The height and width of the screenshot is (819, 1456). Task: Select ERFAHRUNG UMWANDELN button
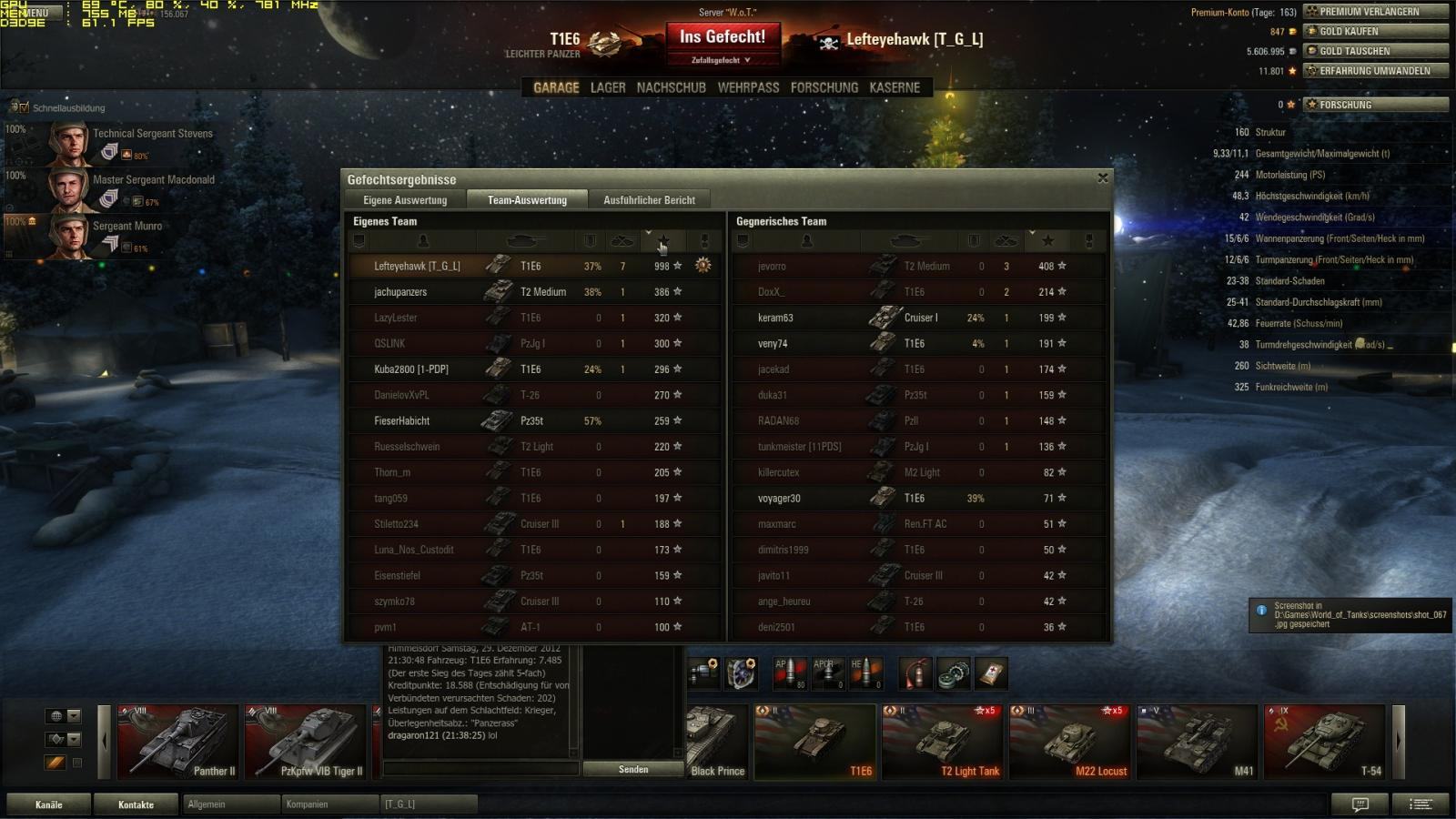click(1375, 71)
